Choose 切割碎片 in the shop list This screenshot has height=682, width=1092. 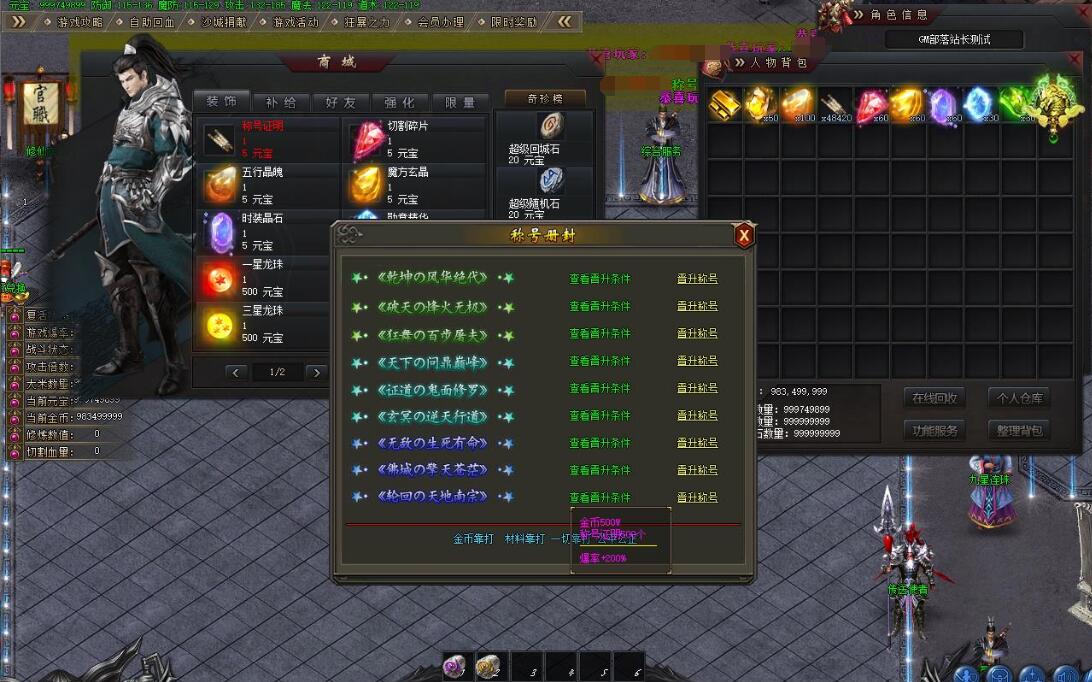pyautogui.click(x=411, y=140)
